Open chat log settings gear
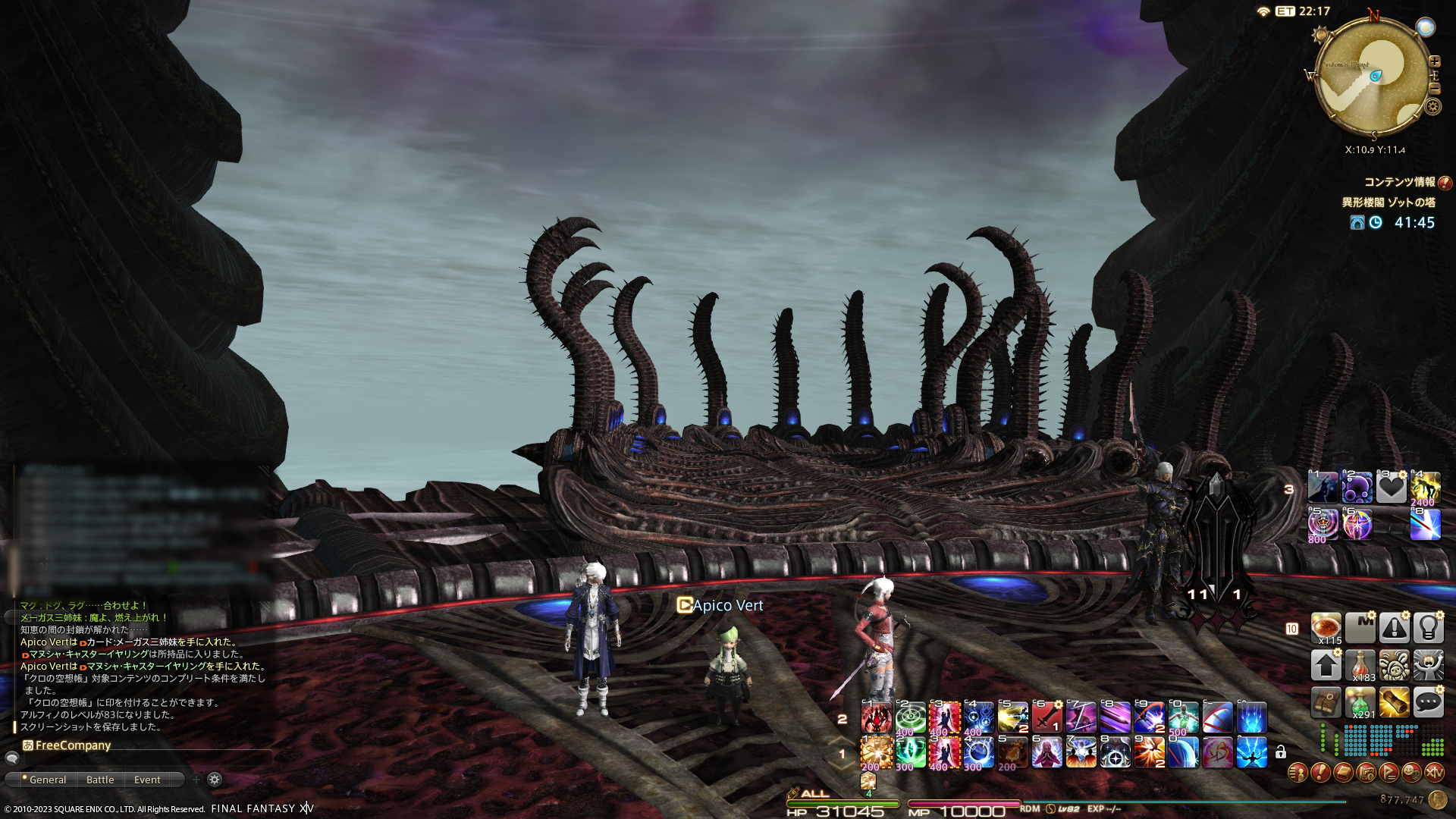The image size is (1456, 819). point(215,780)
